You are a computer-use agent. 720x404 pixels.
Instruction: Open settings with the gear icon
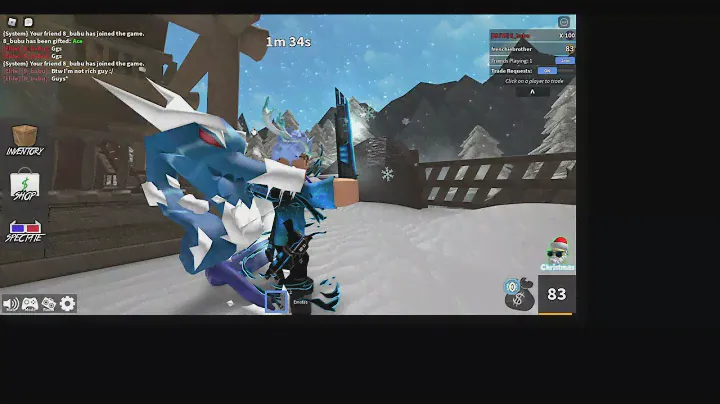point(67,303)
